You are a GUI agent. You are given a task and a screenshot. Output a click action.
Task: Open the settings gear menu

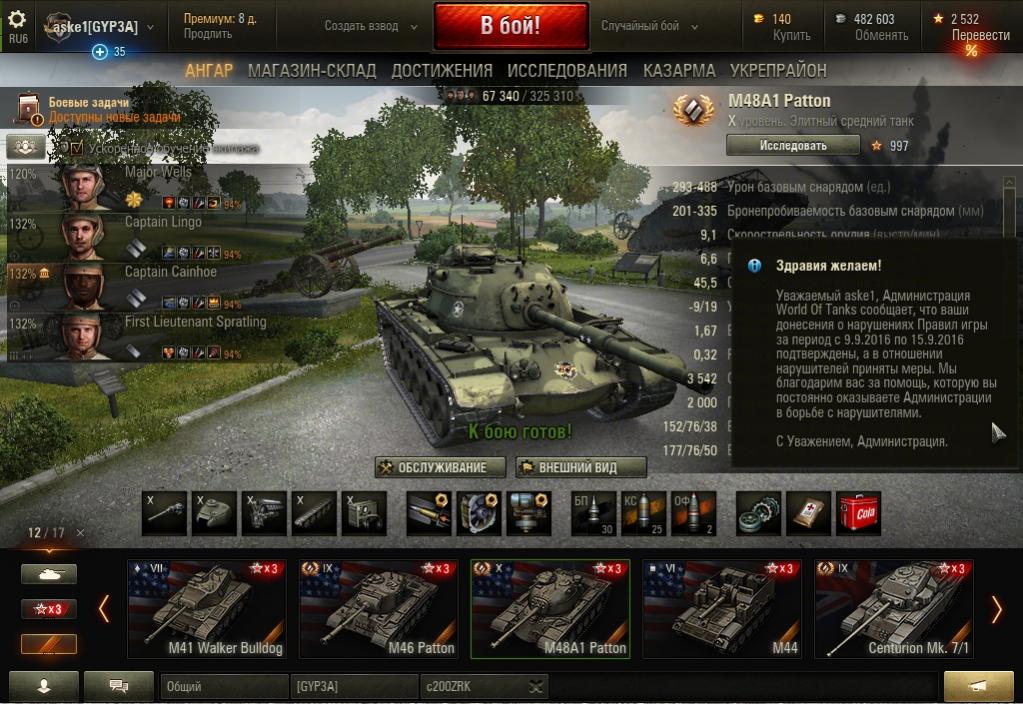coord(17,20)
